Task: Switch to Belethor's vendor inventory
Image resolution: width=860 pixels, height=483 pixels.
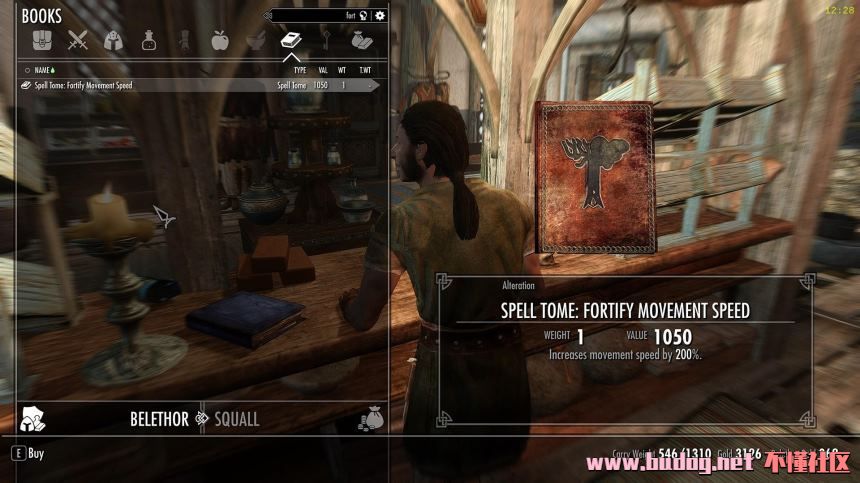Action: [159, 419]
